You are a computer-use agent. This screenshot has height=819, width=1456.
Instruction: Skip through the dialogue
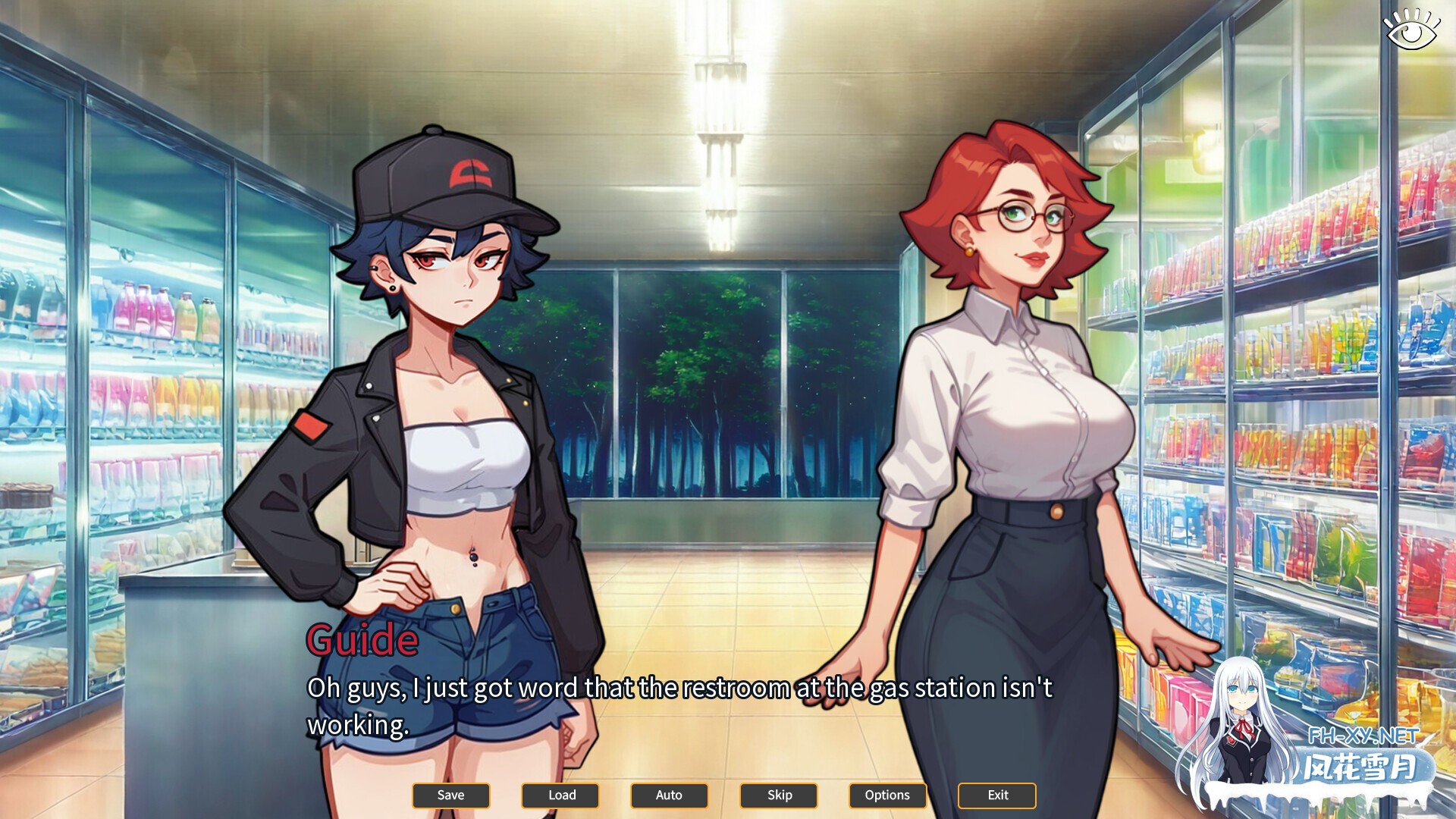coord(779,795)
